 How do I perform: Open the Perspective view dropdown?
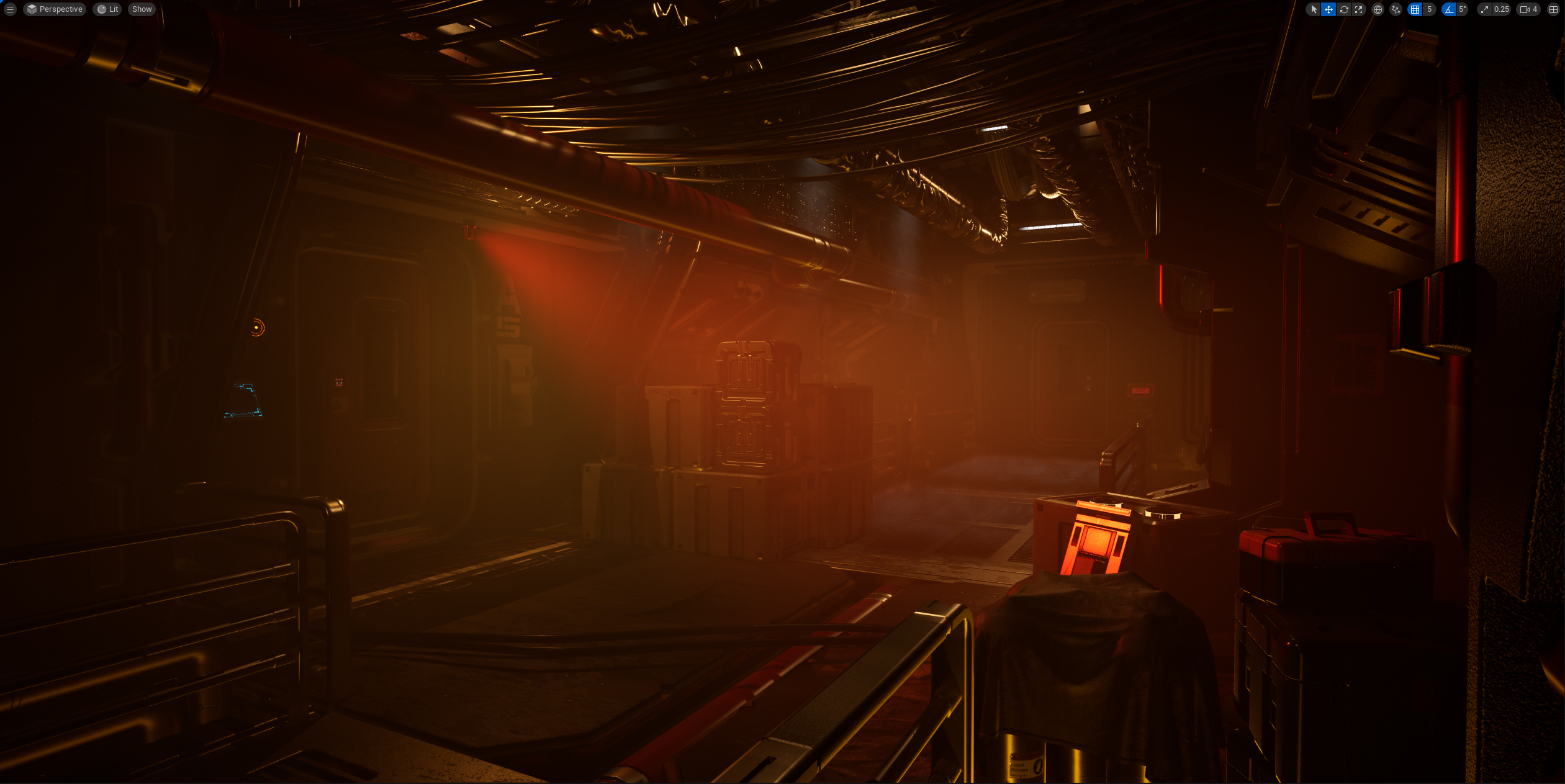pyautogui.click(x=55, y=9)
